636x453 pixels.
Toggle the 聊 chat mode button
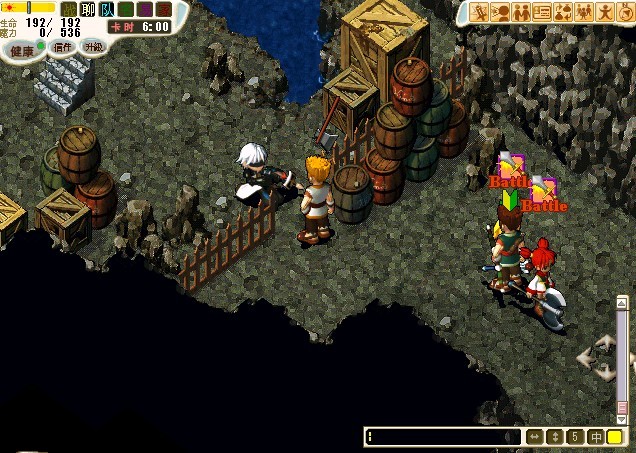tap(88, 10)
